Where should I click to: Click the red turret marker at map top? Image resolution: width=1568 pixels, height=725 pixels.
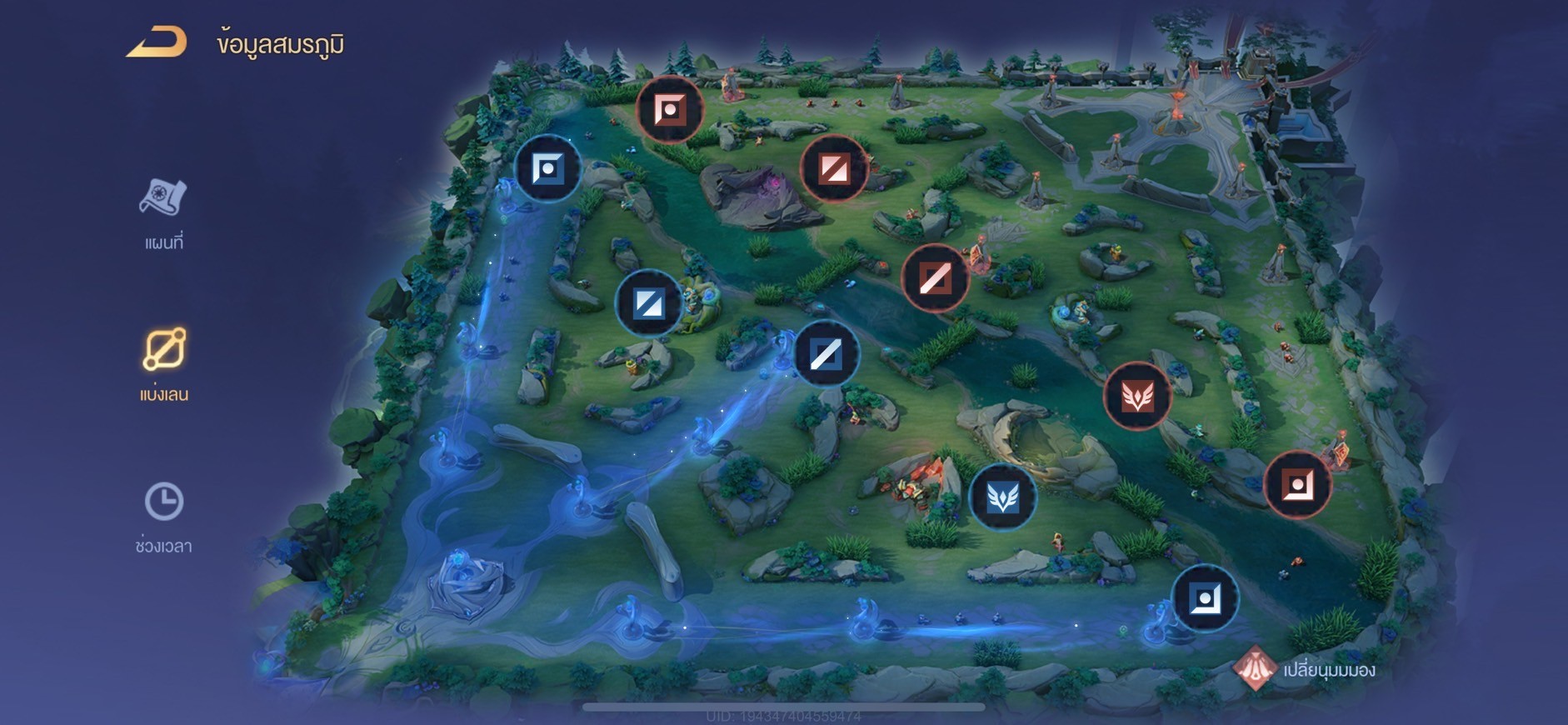pyautogui.click(x=669, y=108)
